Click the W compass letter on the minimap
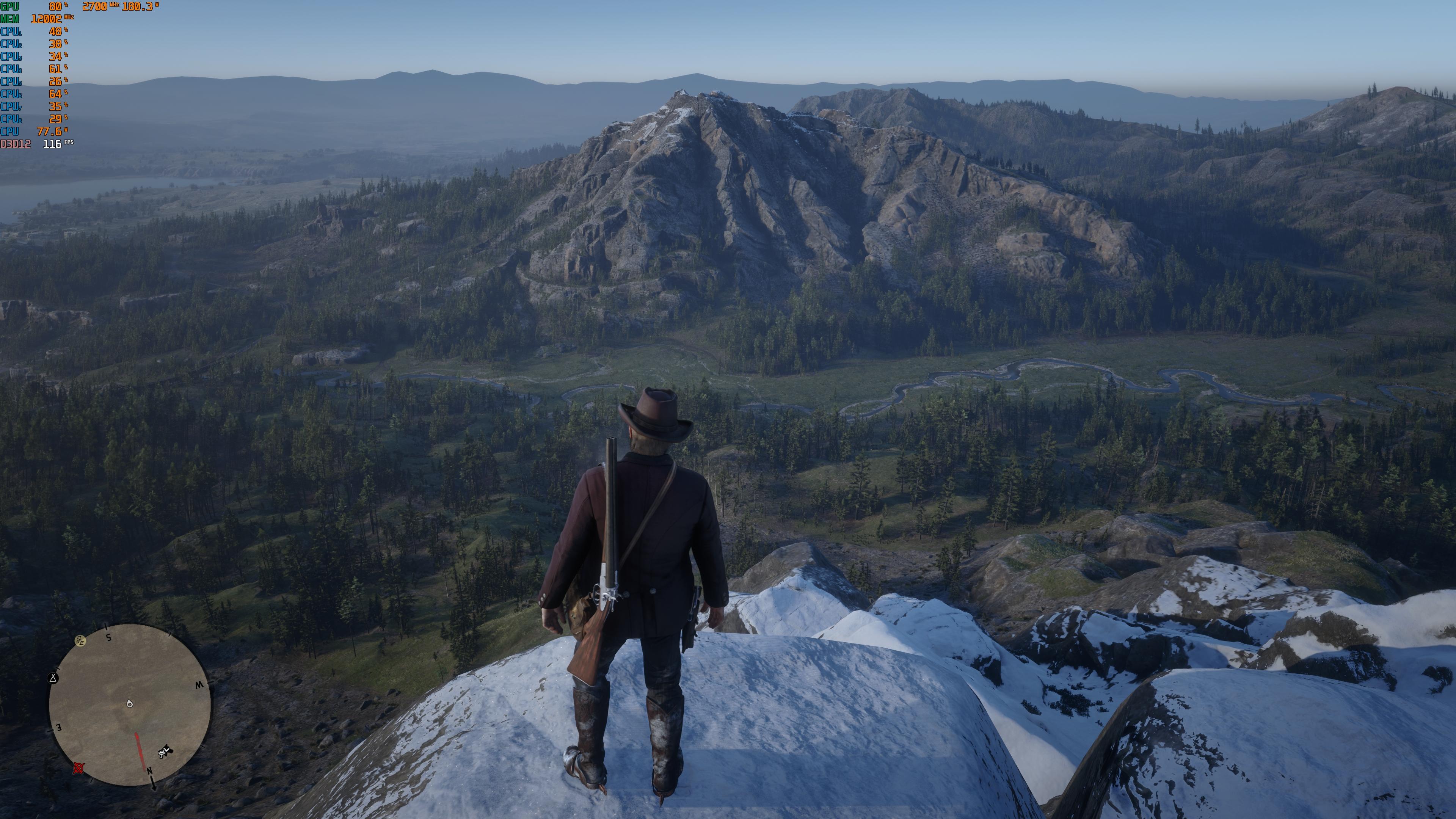 point(199,685)
